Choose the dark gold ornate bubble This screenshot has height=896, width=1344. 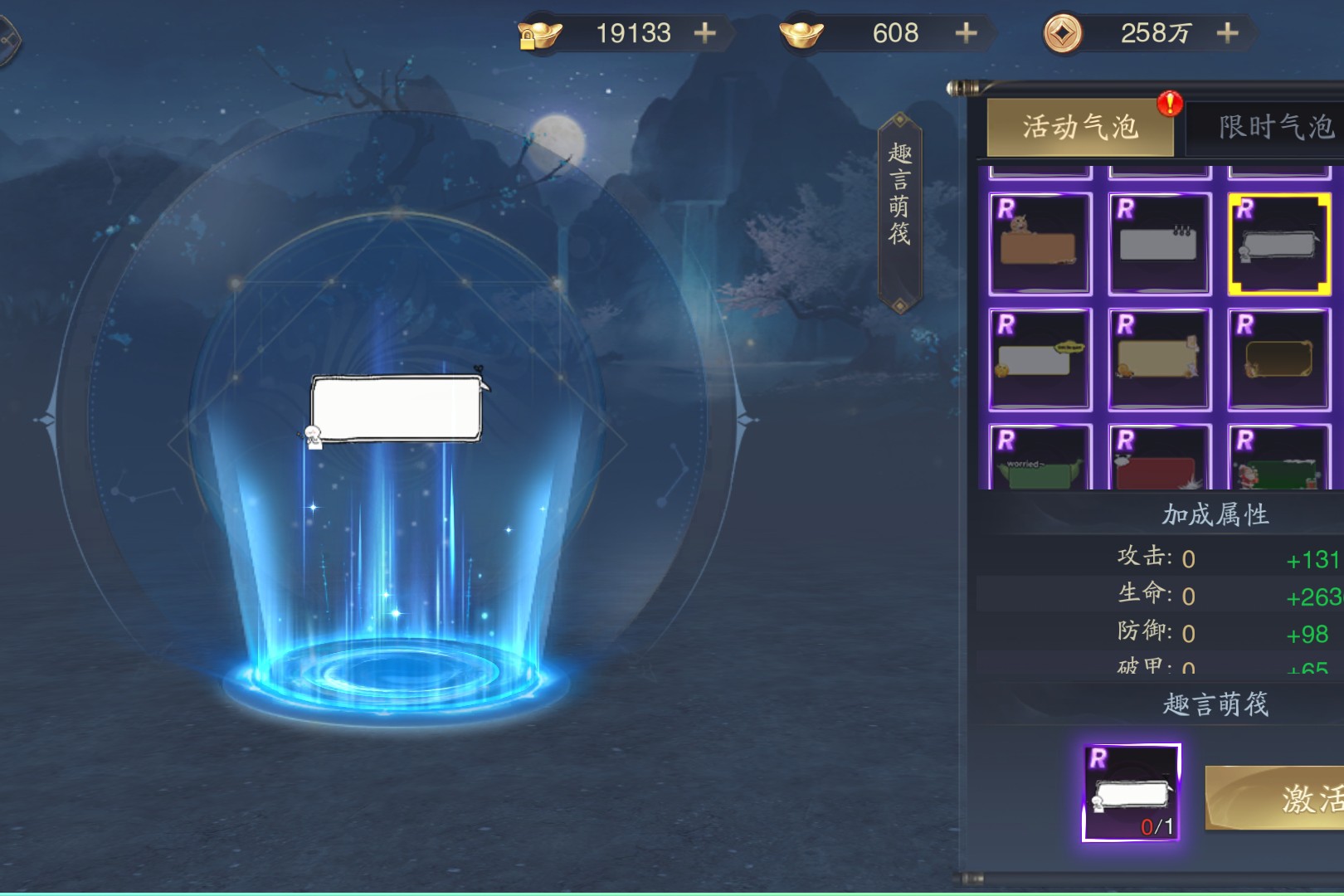(1278, 359)
